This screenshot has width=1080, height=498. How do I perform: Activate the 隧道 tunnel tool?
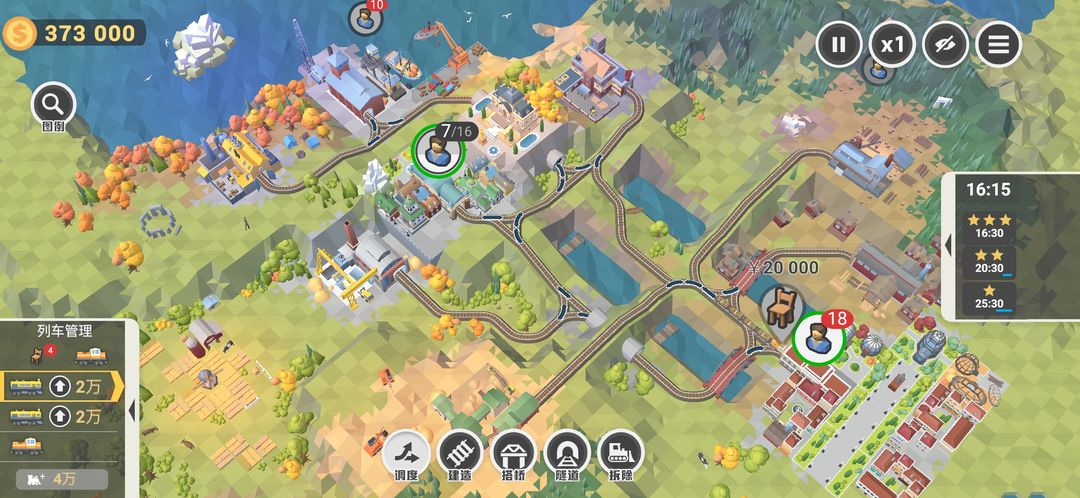point(567,455)
